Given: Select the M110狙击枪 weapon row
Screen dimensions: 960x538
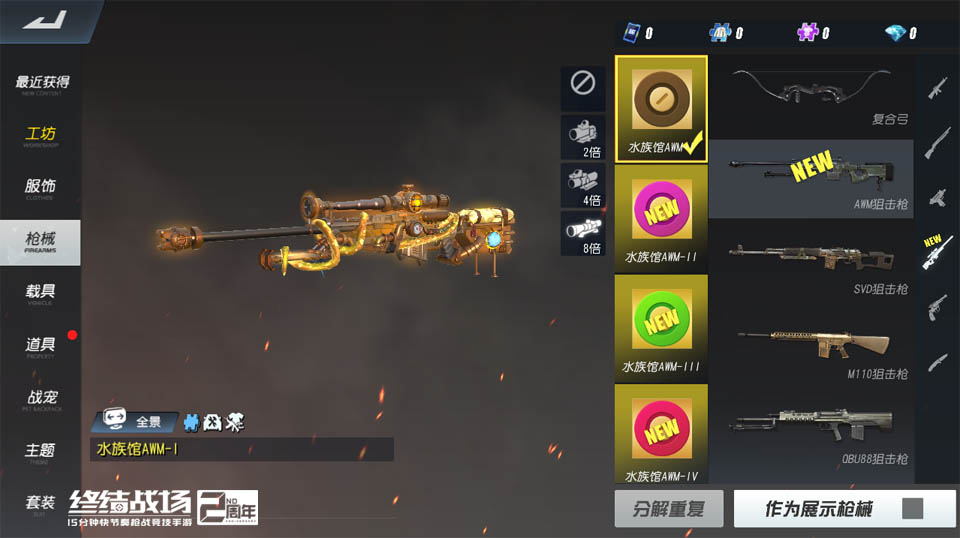Looking at the screenshot, I should [811, 348].
